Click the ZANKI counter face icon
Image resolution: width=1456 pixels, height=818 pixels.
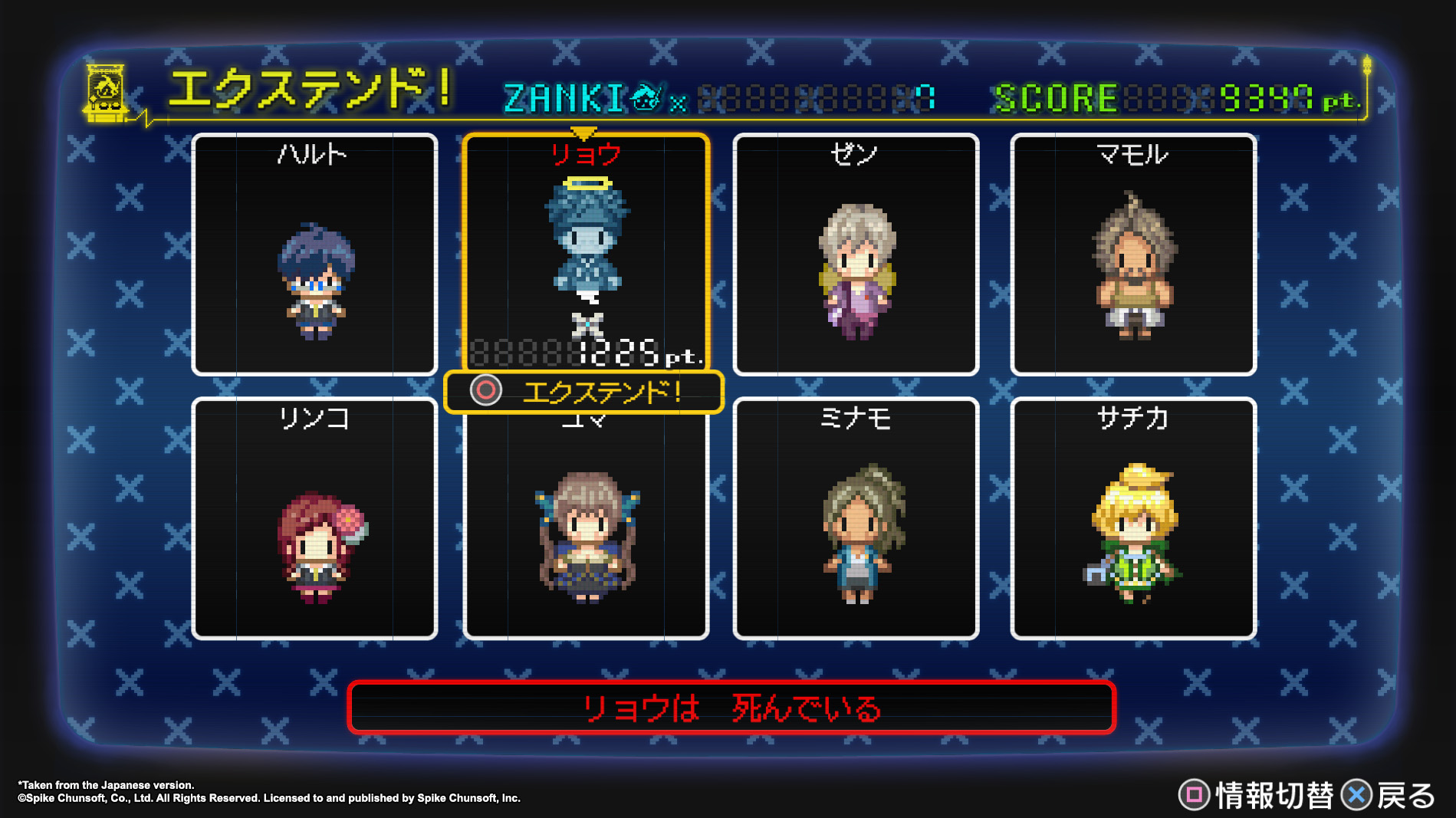click(x=646, y=97)
